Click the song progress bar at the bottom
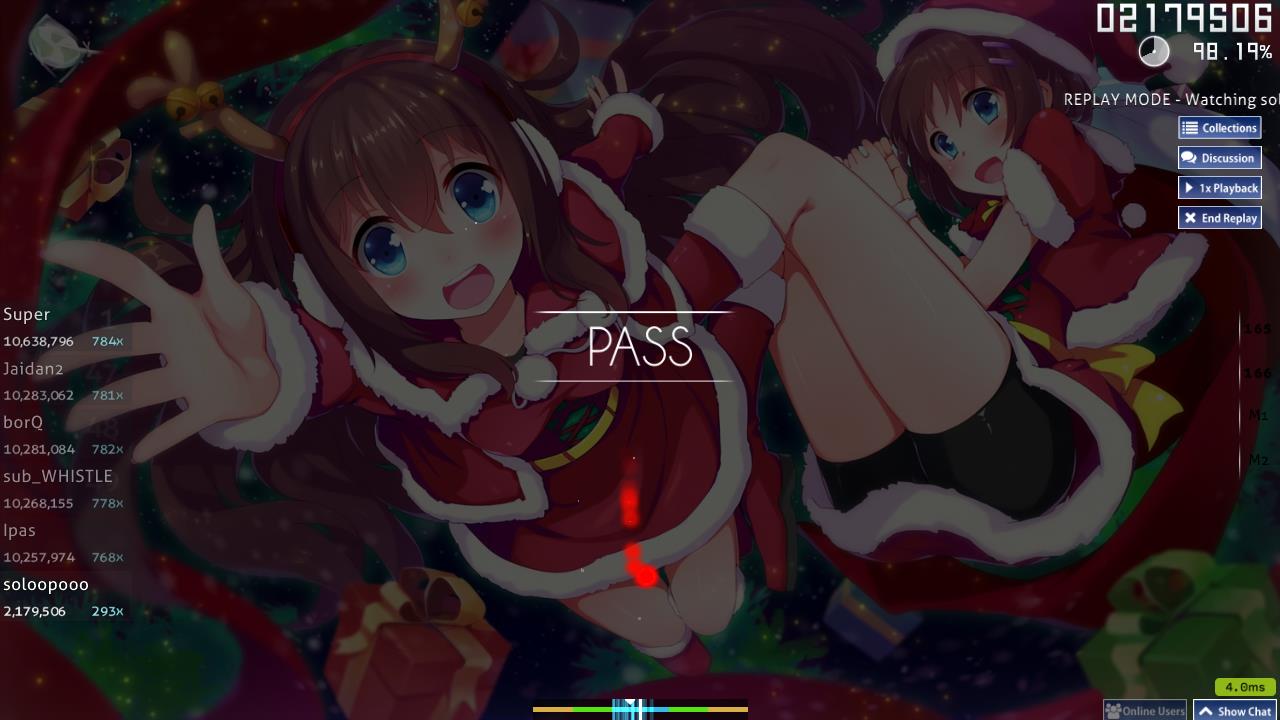Screen dimensions: 1280x720 [637, 708]
